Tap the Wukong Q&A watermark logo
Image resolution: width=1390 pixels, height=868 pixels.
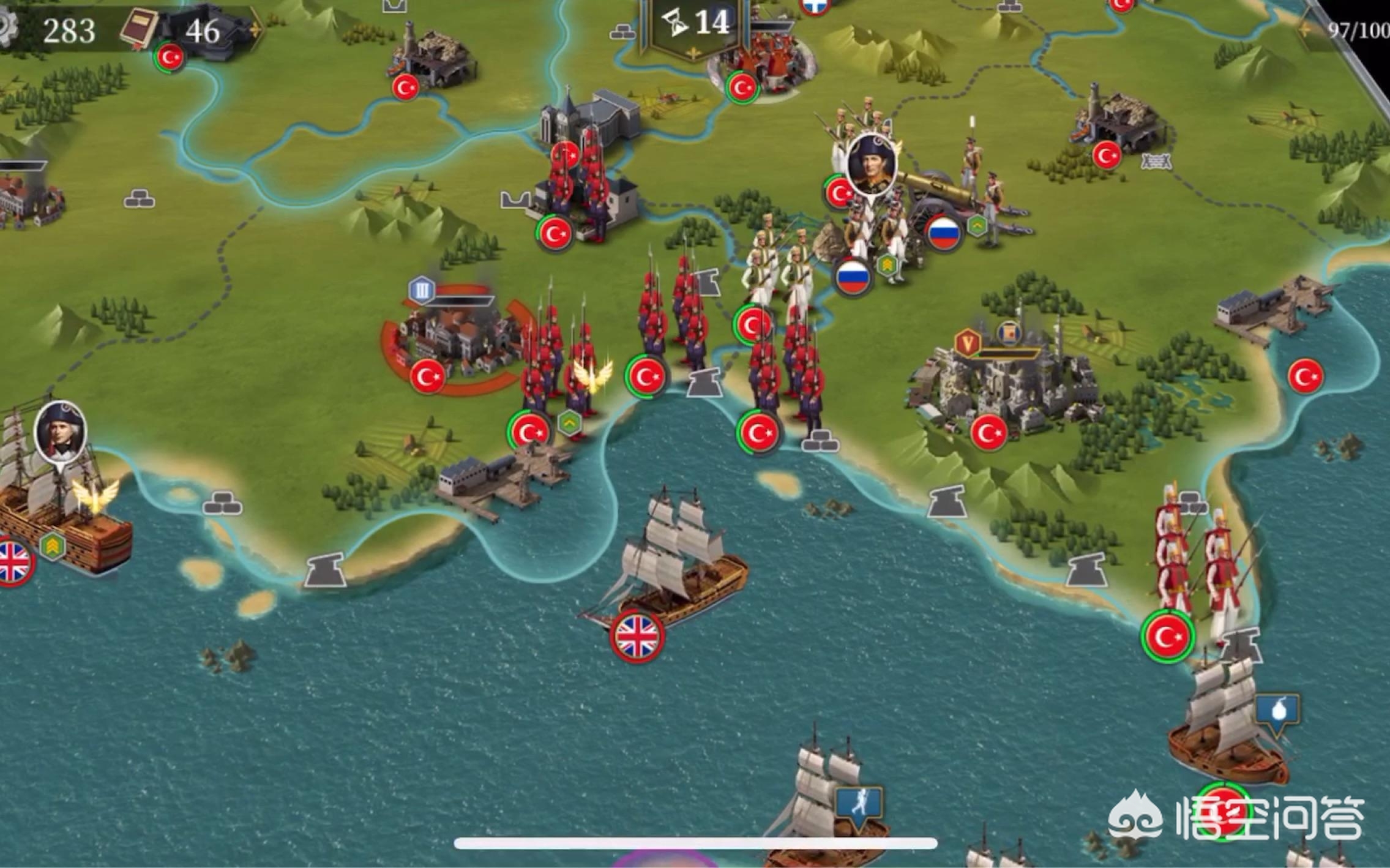[1236, 818]
